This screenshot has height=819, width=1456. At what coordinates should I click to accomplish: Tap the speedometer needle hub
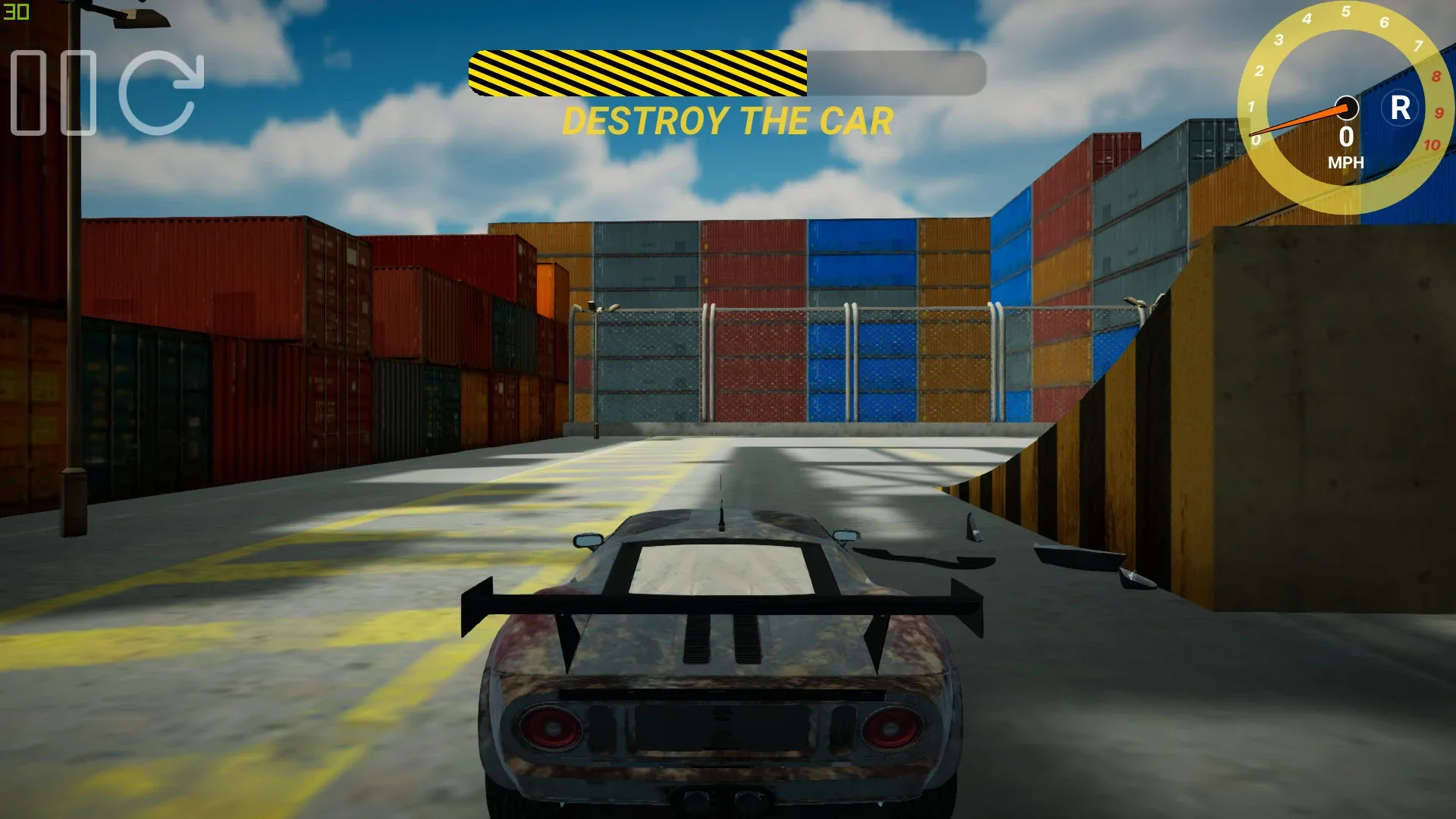tap(1347, 108)
